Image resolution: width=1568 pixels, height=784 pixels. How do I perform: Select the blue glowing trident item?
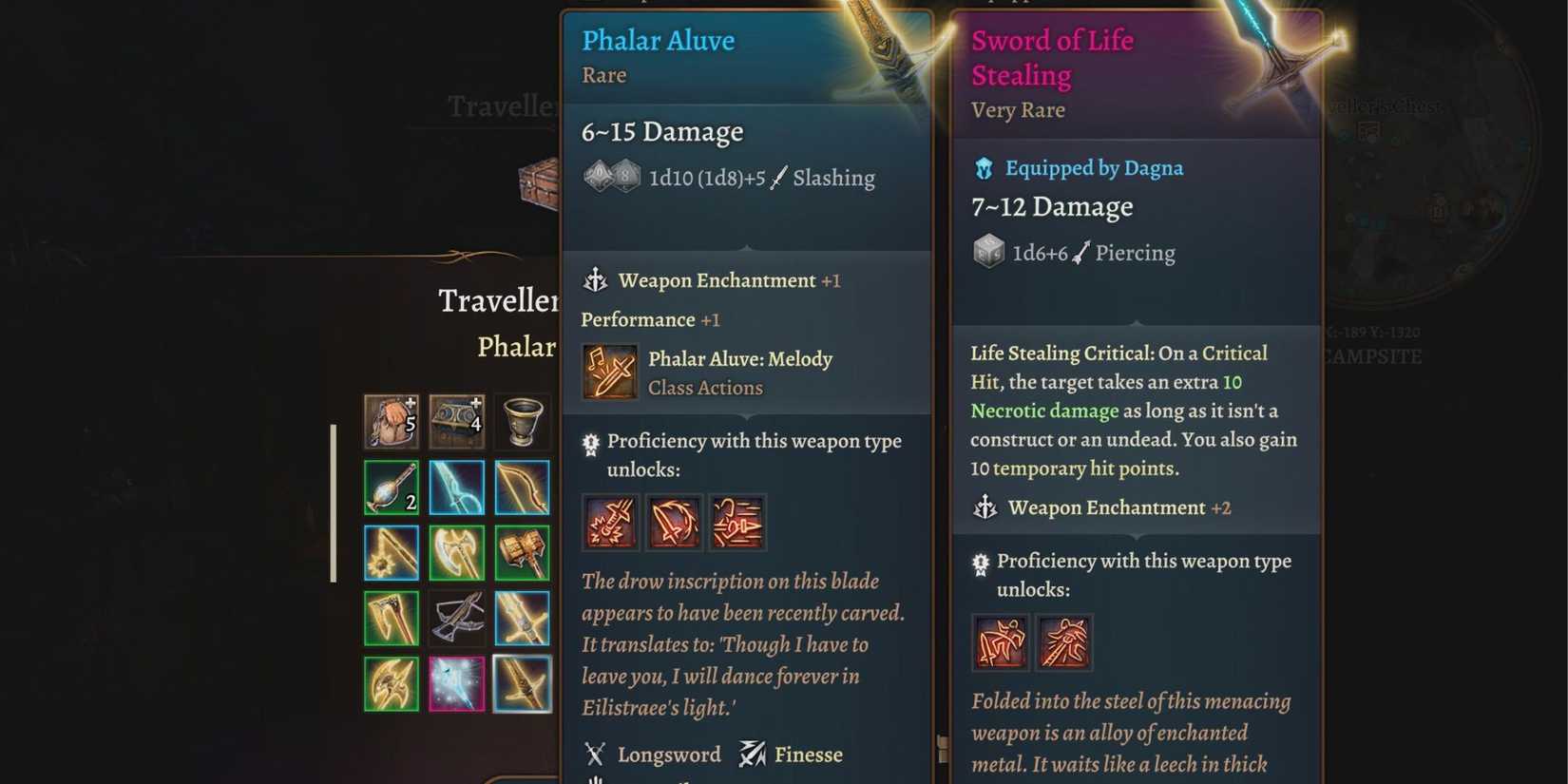456,488
